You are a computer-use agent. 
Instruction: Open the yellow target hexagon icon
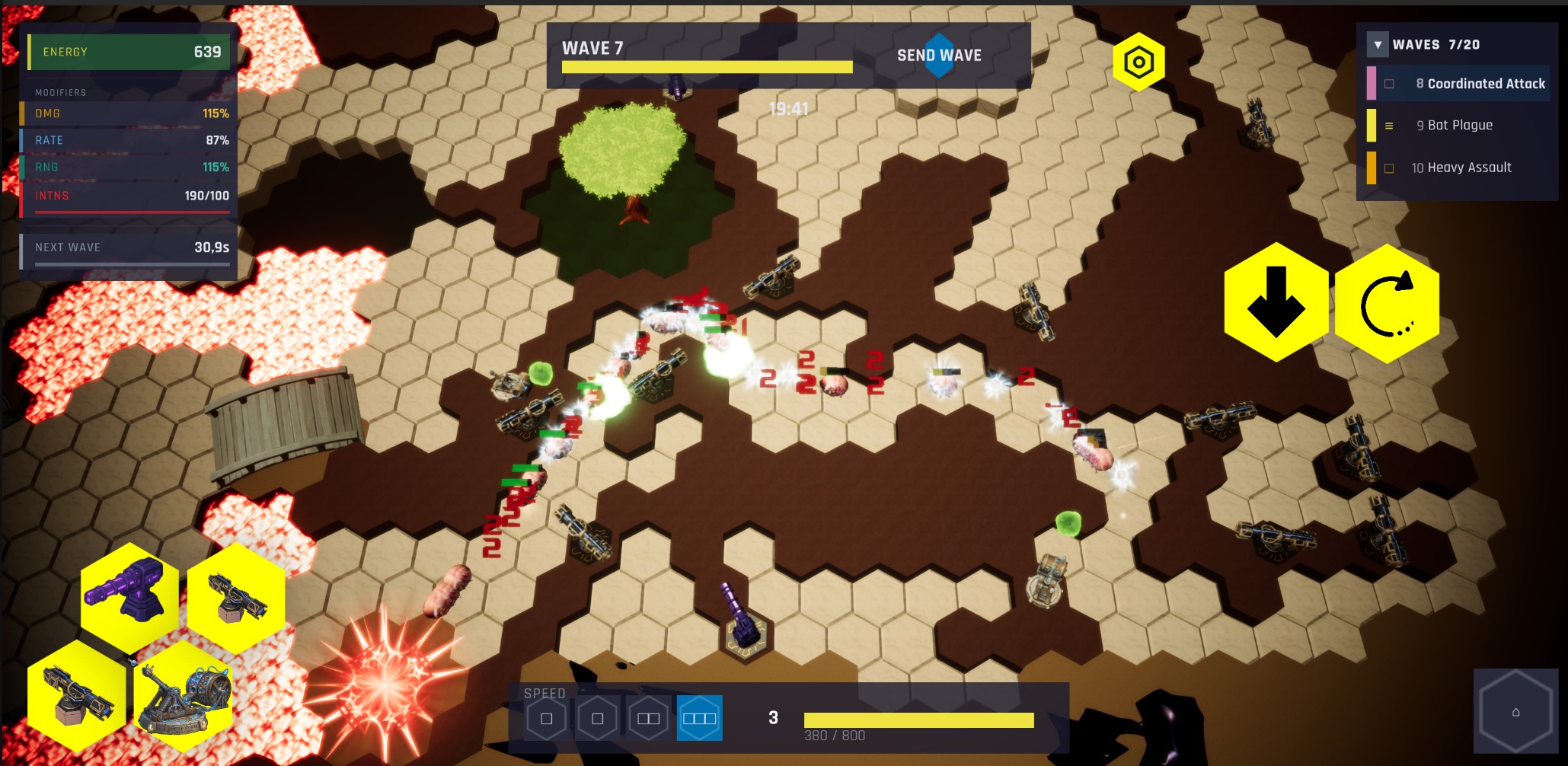click(1138, 62)
